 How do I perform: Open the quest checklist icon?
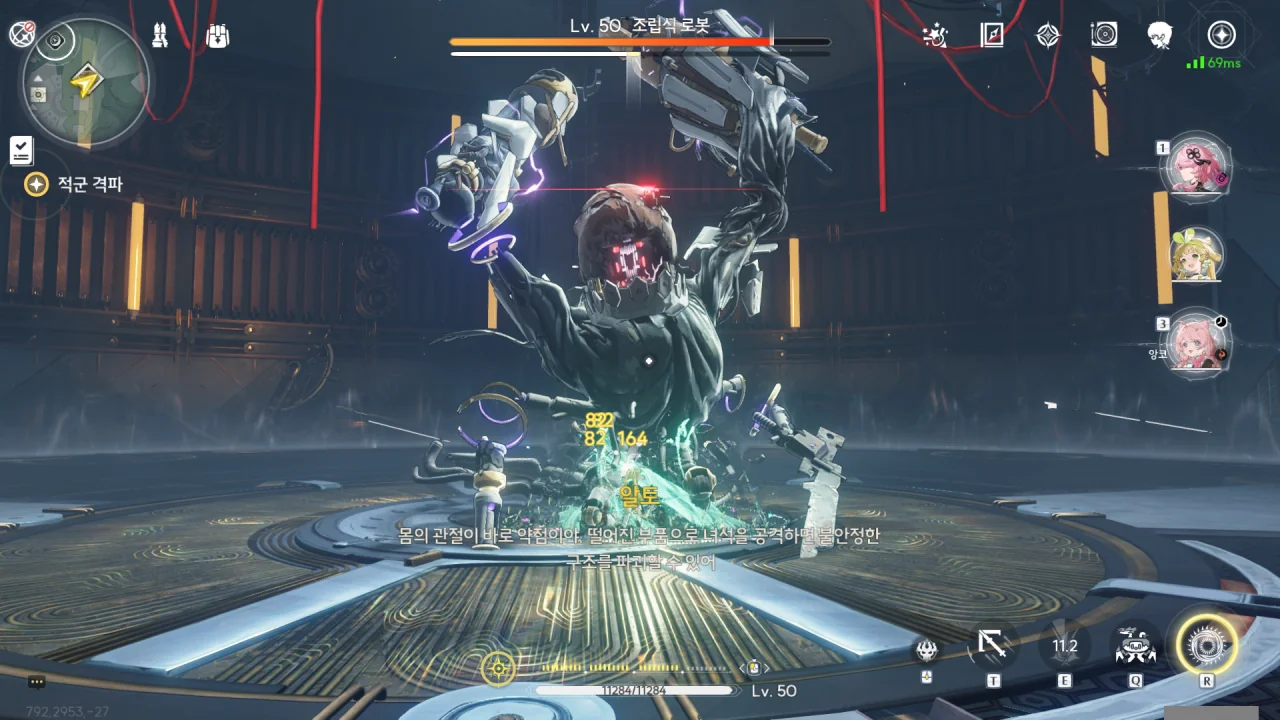pos(21,151)
